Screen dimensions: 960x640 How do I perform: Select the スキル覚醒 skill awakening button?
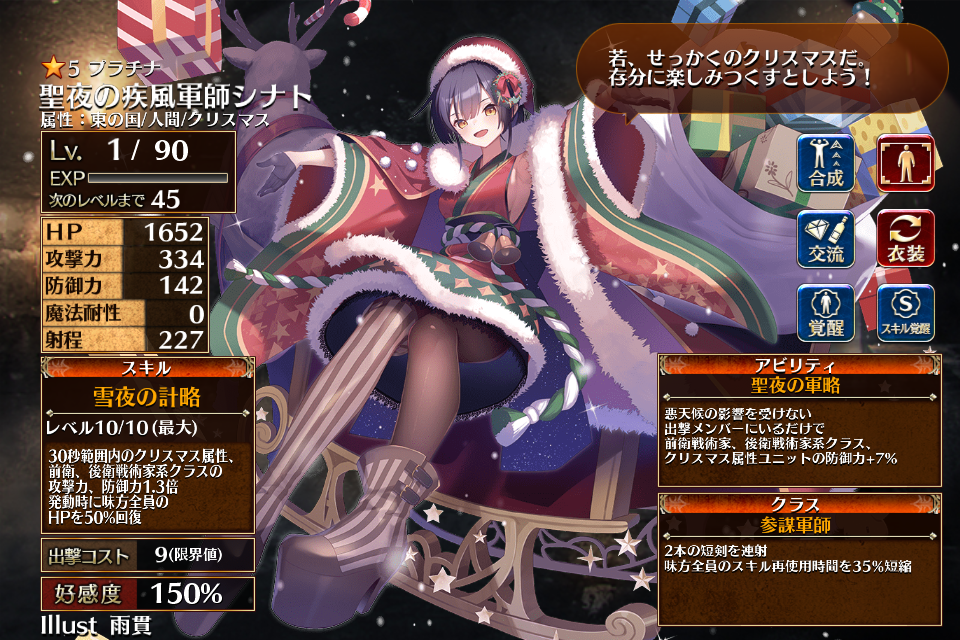pyautogui.click(x=905, y=313)
